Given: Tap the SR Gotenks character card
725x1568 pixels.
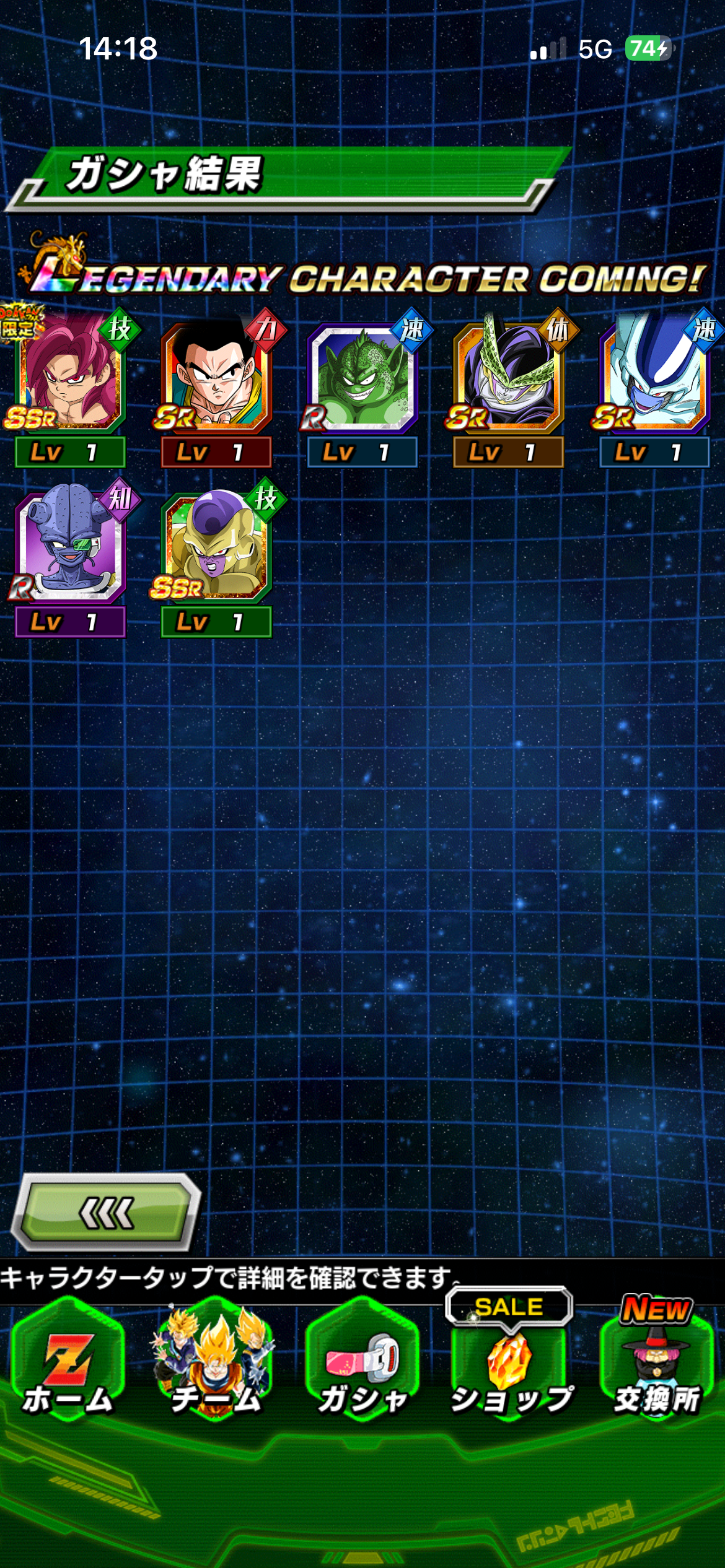Looking at the screenshot, I should pyautogui.click(x=216, y=379).
